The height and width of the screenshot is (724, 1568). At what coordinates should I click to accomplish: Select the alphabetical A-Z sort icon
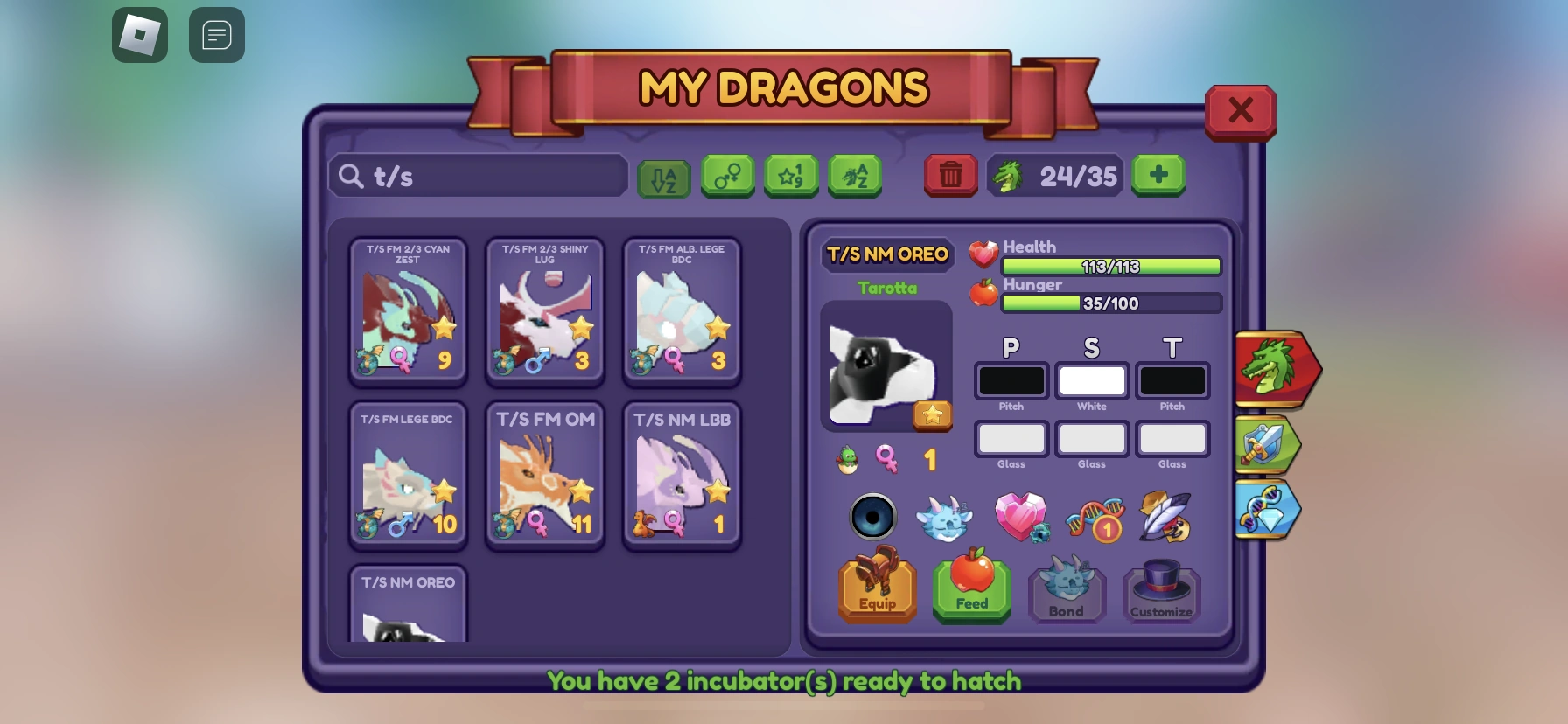[x=665, y=177]
